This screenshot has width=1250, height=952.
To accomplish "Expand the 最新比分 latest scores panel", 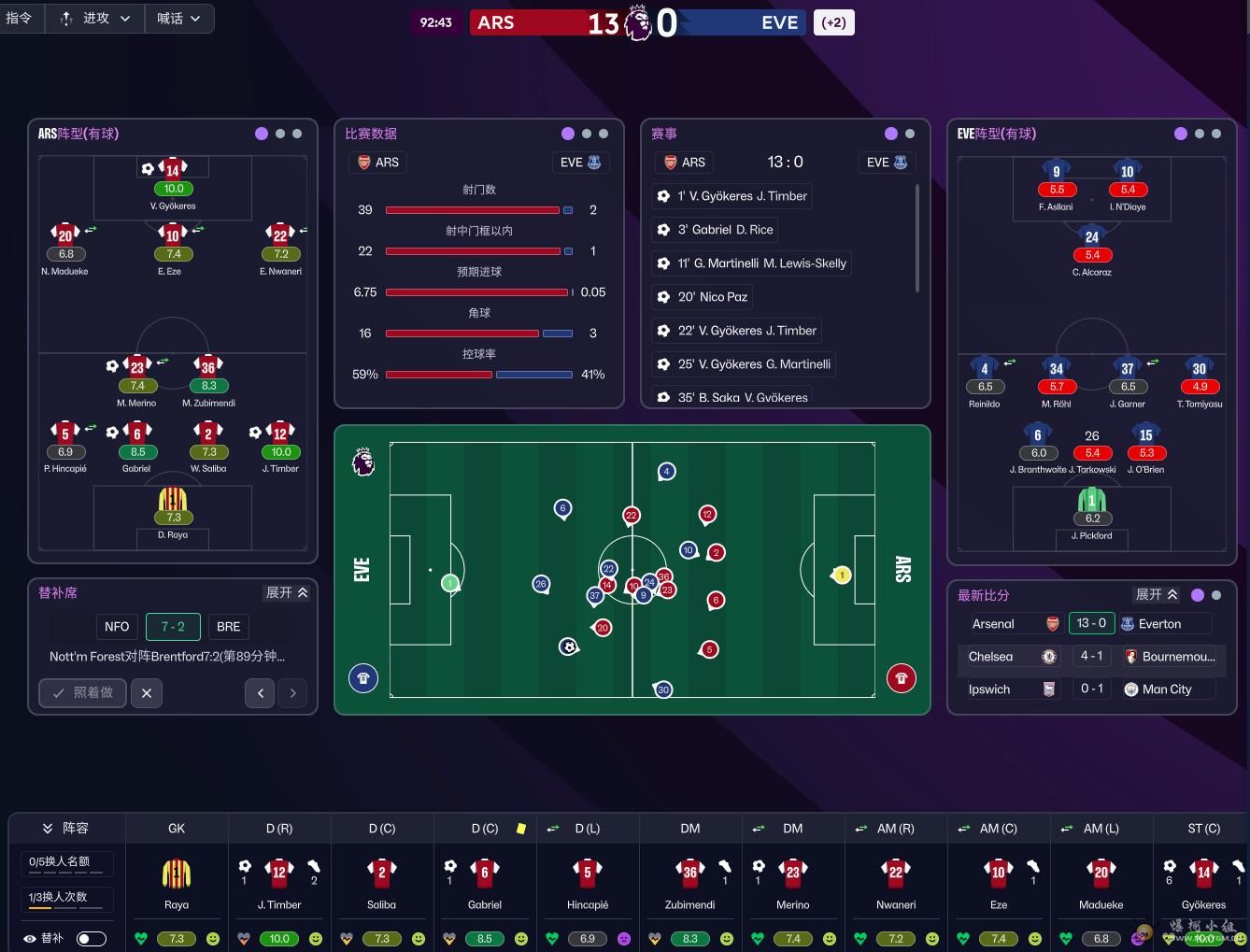I will click(1156, 595).
